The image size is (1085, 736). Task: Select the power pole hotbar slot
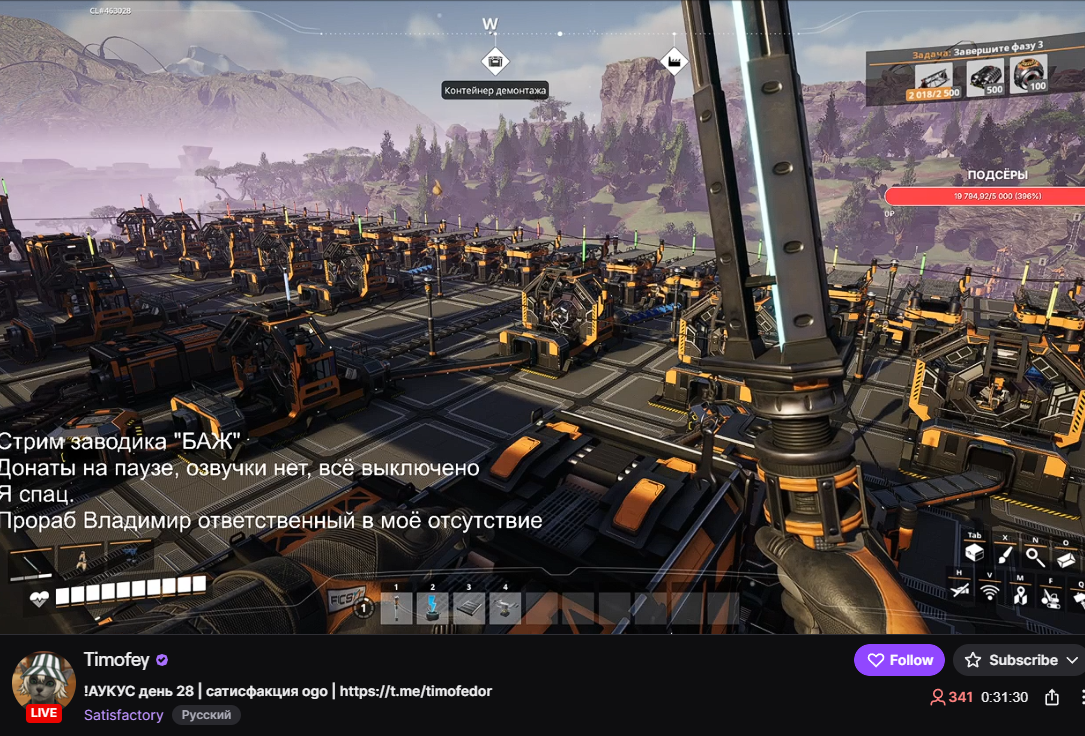click(397, 608)
